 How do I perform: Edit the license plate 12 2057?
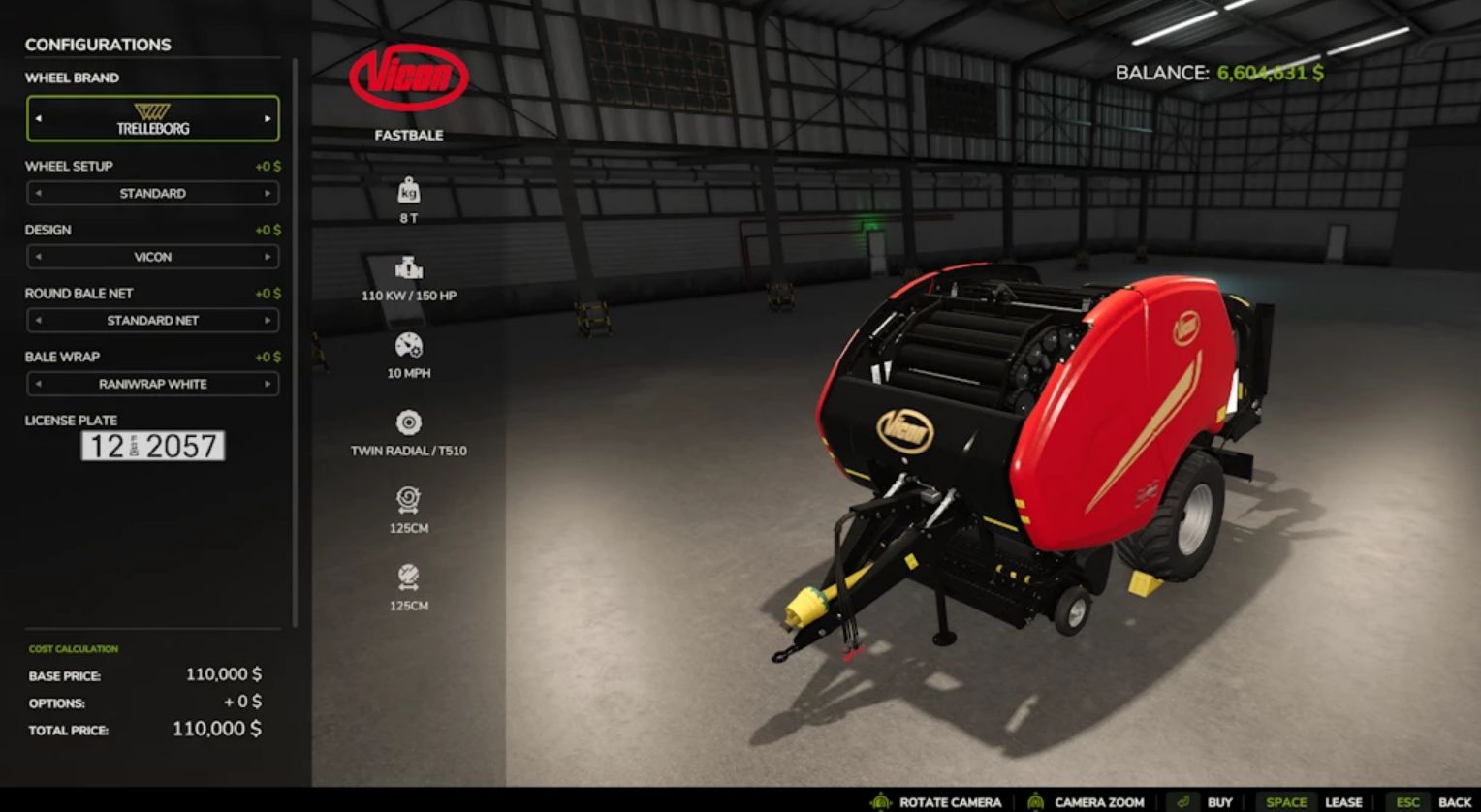coord(153,446)
